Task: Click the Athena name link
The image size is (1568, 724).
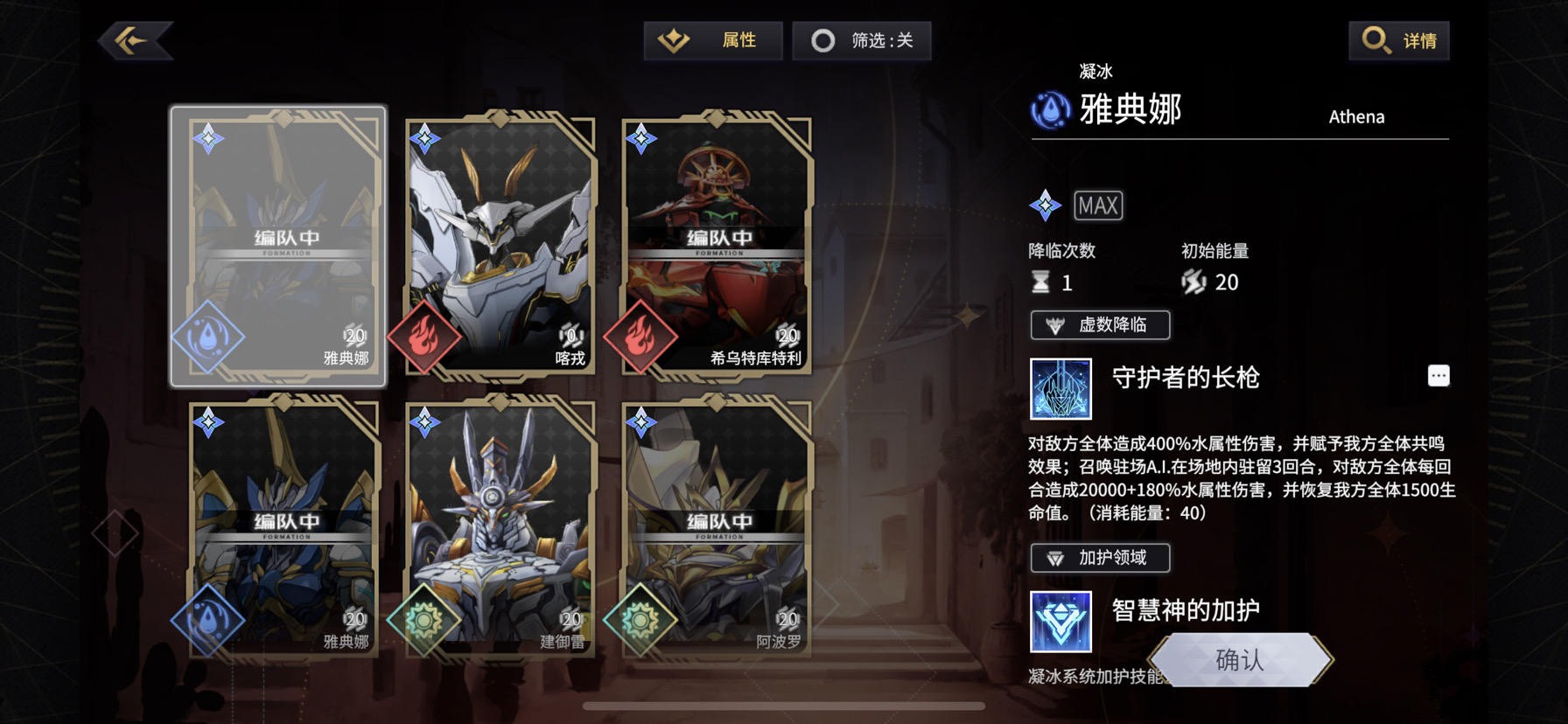Action: (x=1356, y=116)
